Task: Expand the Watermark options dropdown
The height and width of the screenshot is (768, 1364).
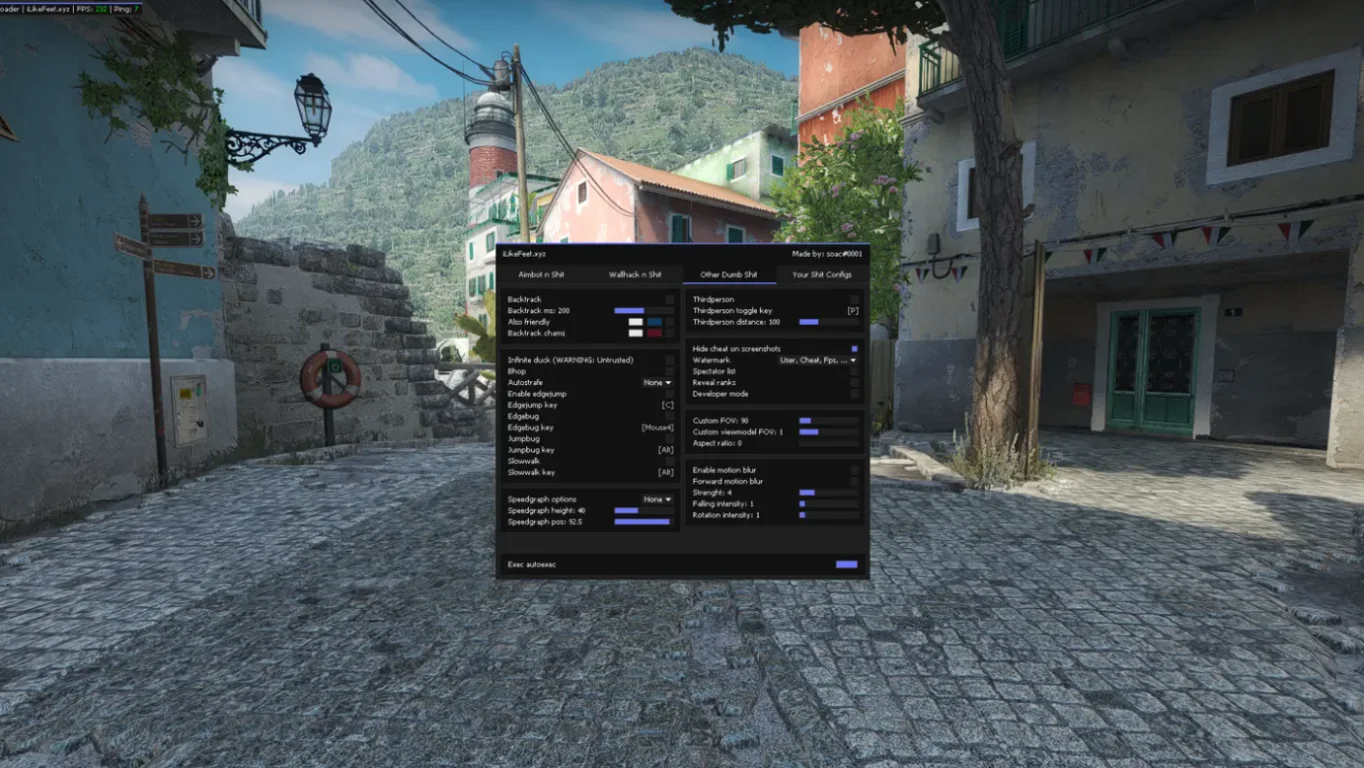Action: tap(817, 360)
